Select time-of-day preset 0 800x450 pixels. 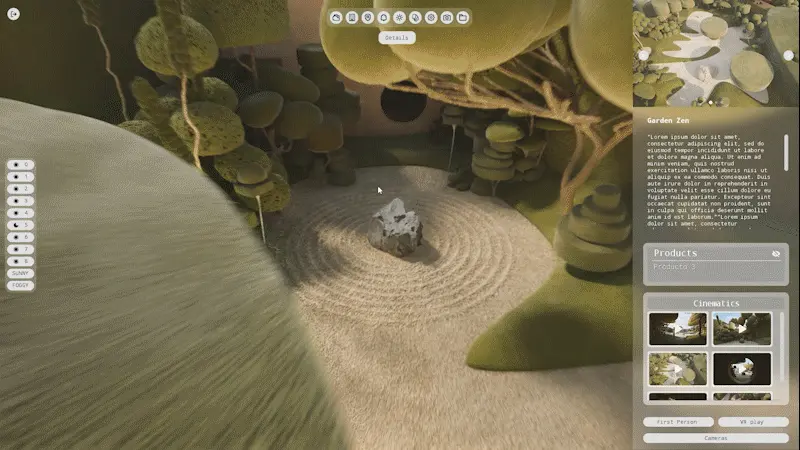(21, 165)
